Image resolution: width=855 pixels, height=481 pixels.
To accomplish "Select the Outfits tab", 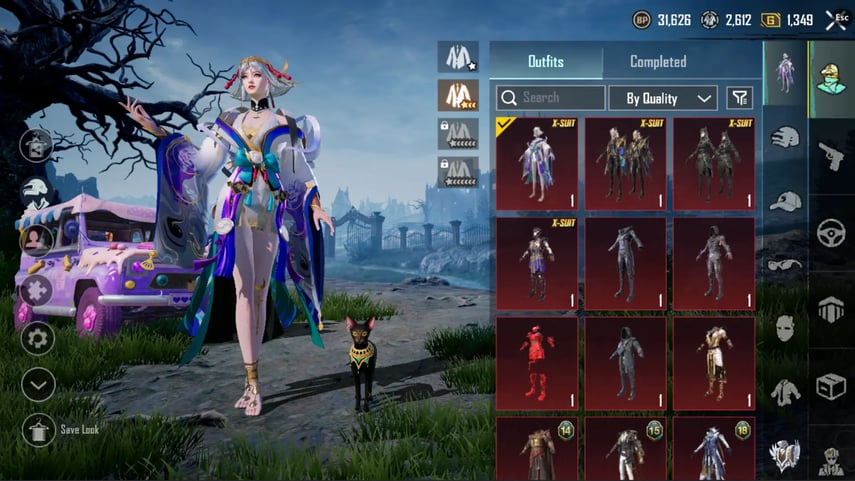I will [x=546, y=62].
